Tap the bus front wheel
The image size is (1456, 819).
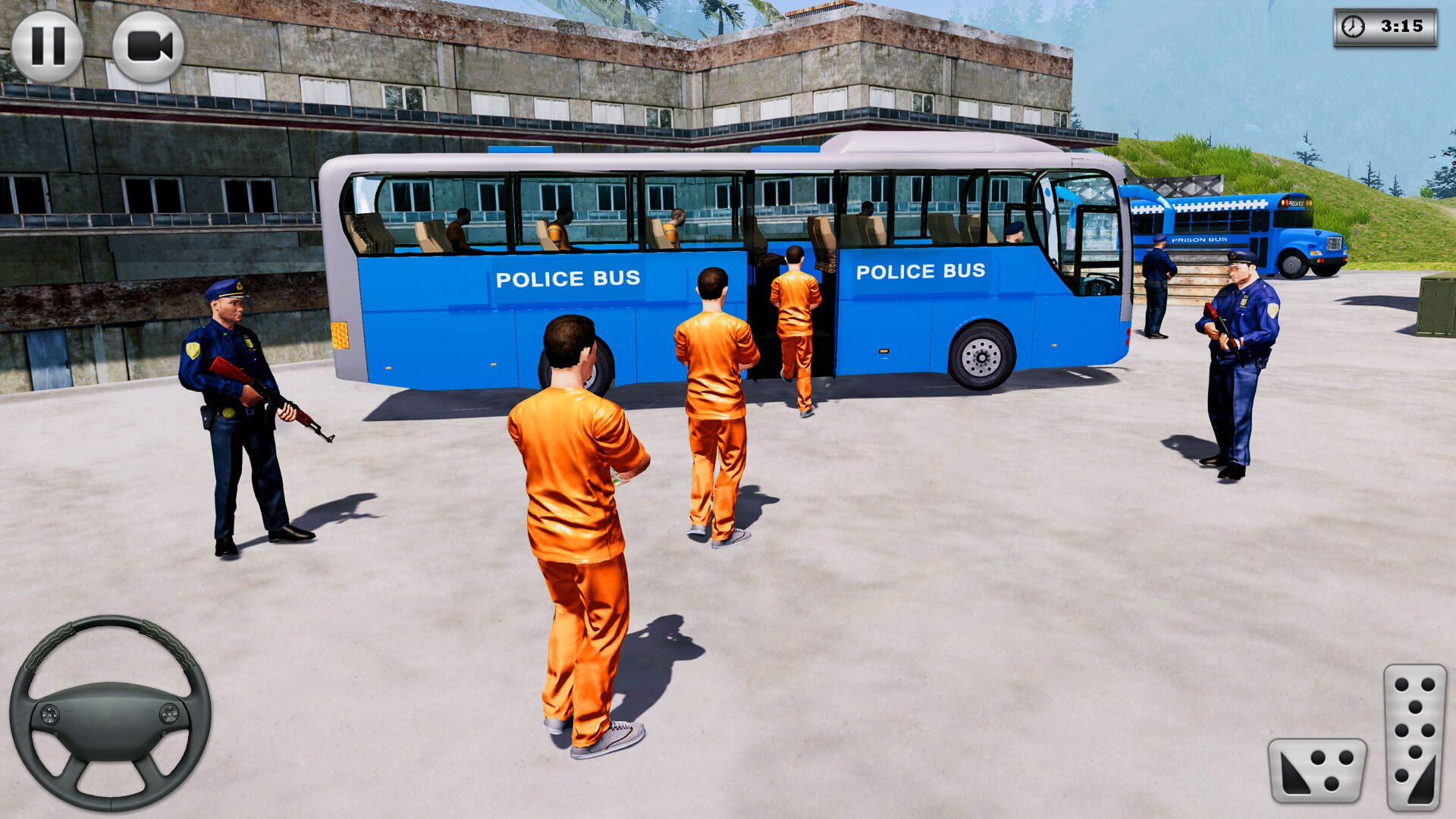982,356
